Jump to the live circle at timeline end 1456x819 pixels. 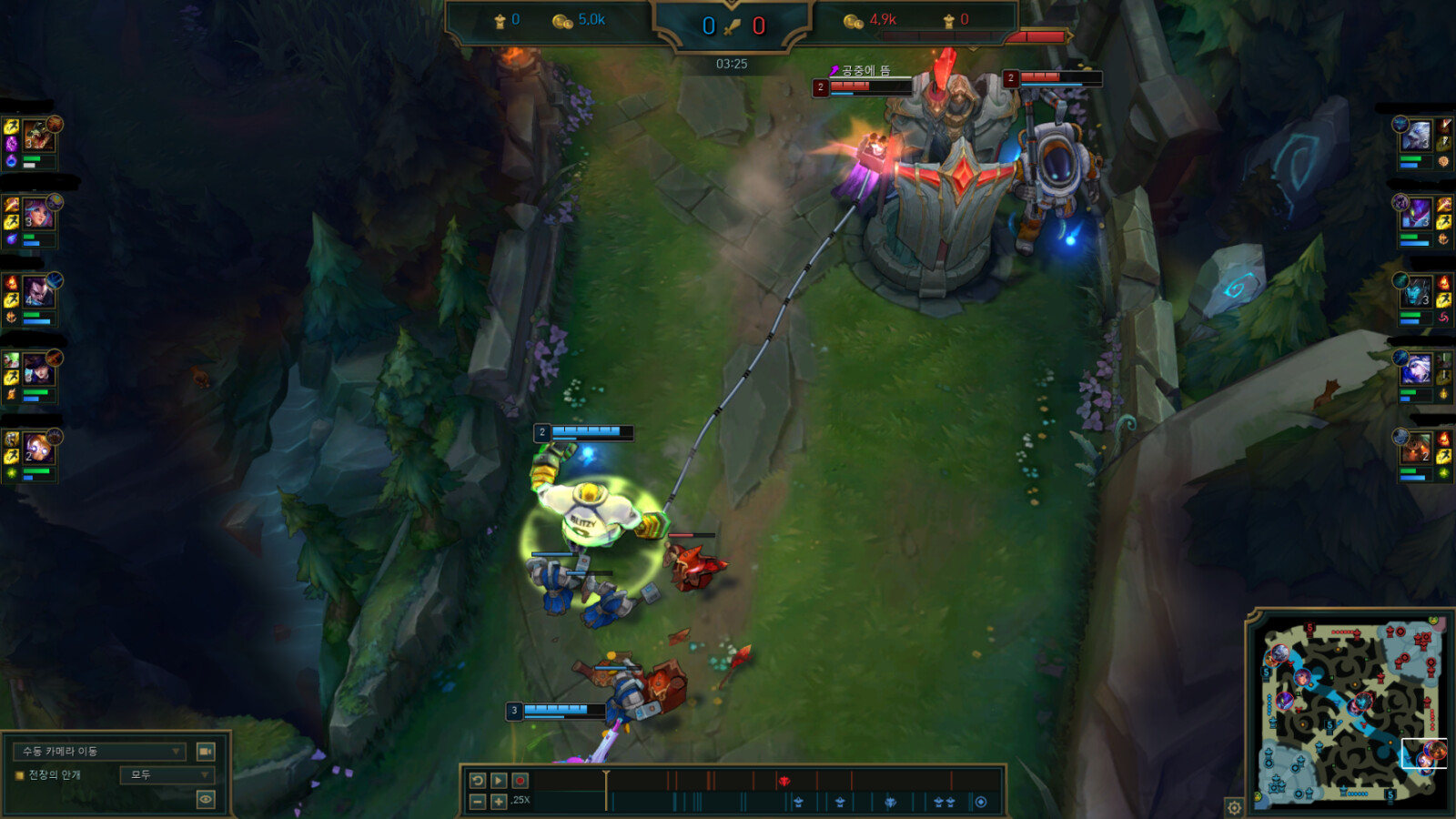[x=980, y=802]
